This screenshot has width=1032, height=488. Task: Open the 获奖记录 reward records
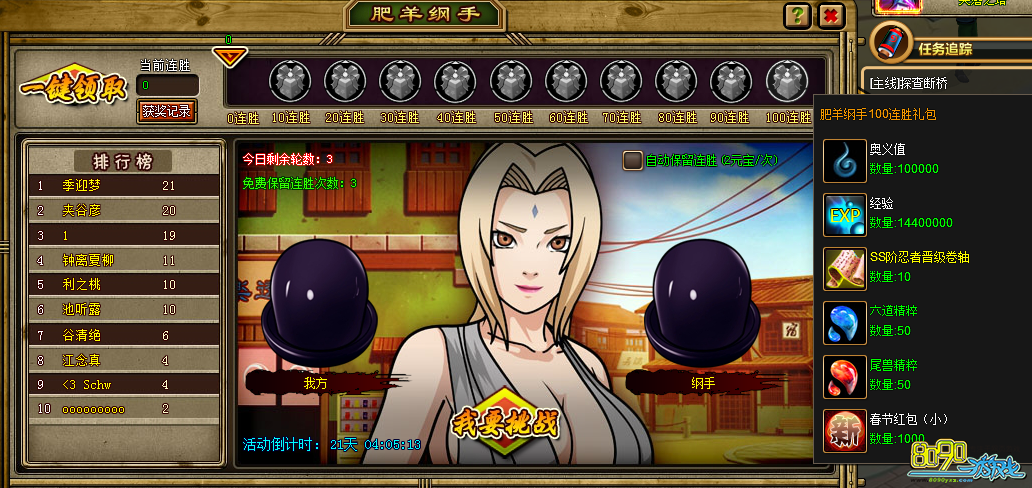point(167,111)
